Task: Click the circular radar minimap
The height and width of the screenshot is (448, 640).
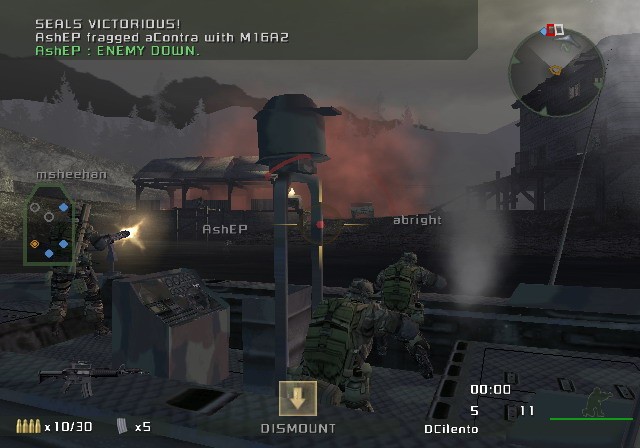Action: pos(550,70)
